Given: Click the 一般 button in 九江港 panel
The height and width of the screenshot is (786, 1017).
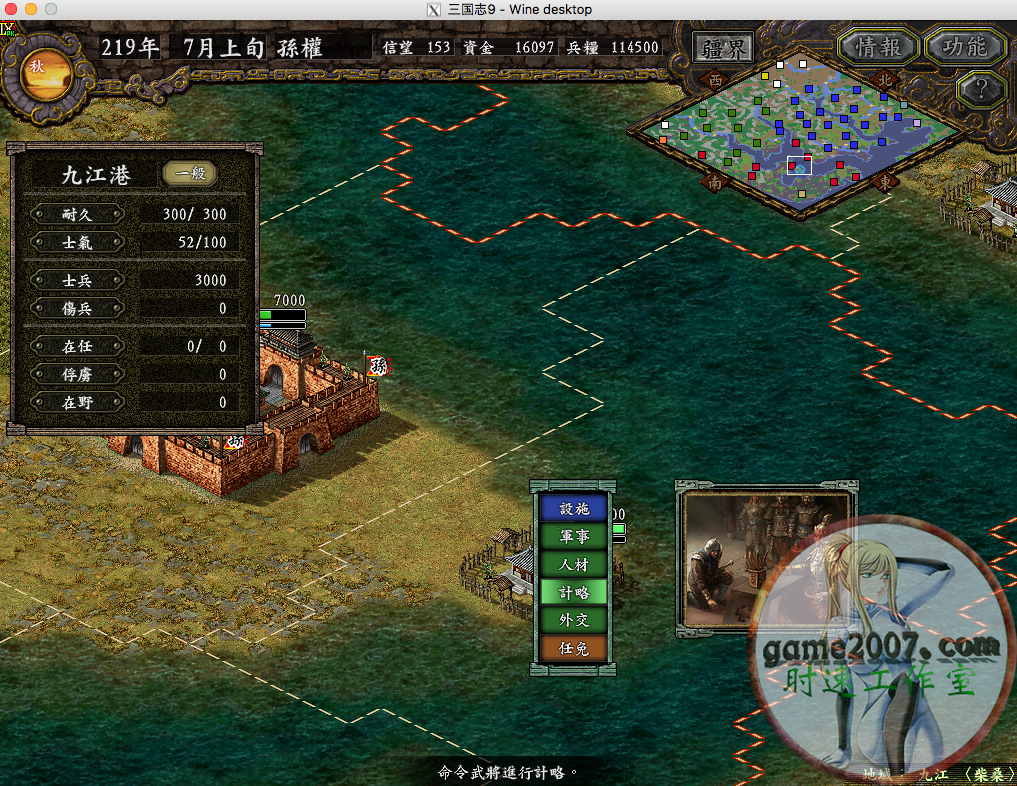Looking at the screenshot, I should point(190,174).
